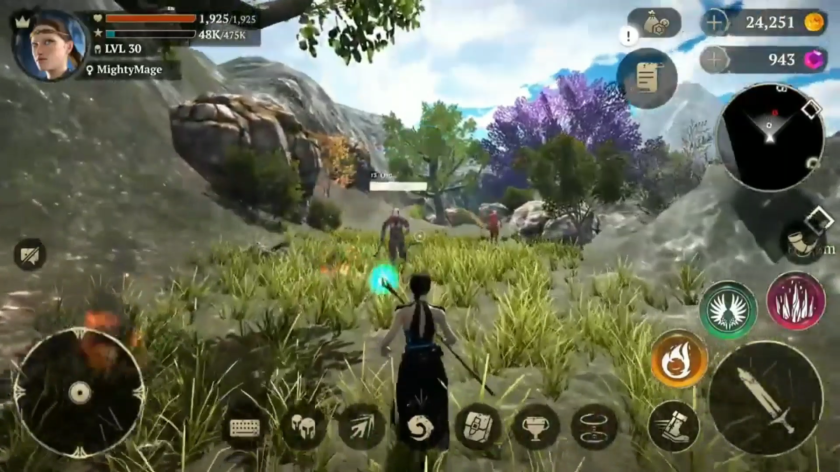This screenshot has width=840, height=472.
Task: Open the circular minimap
Action: [770, 137]
